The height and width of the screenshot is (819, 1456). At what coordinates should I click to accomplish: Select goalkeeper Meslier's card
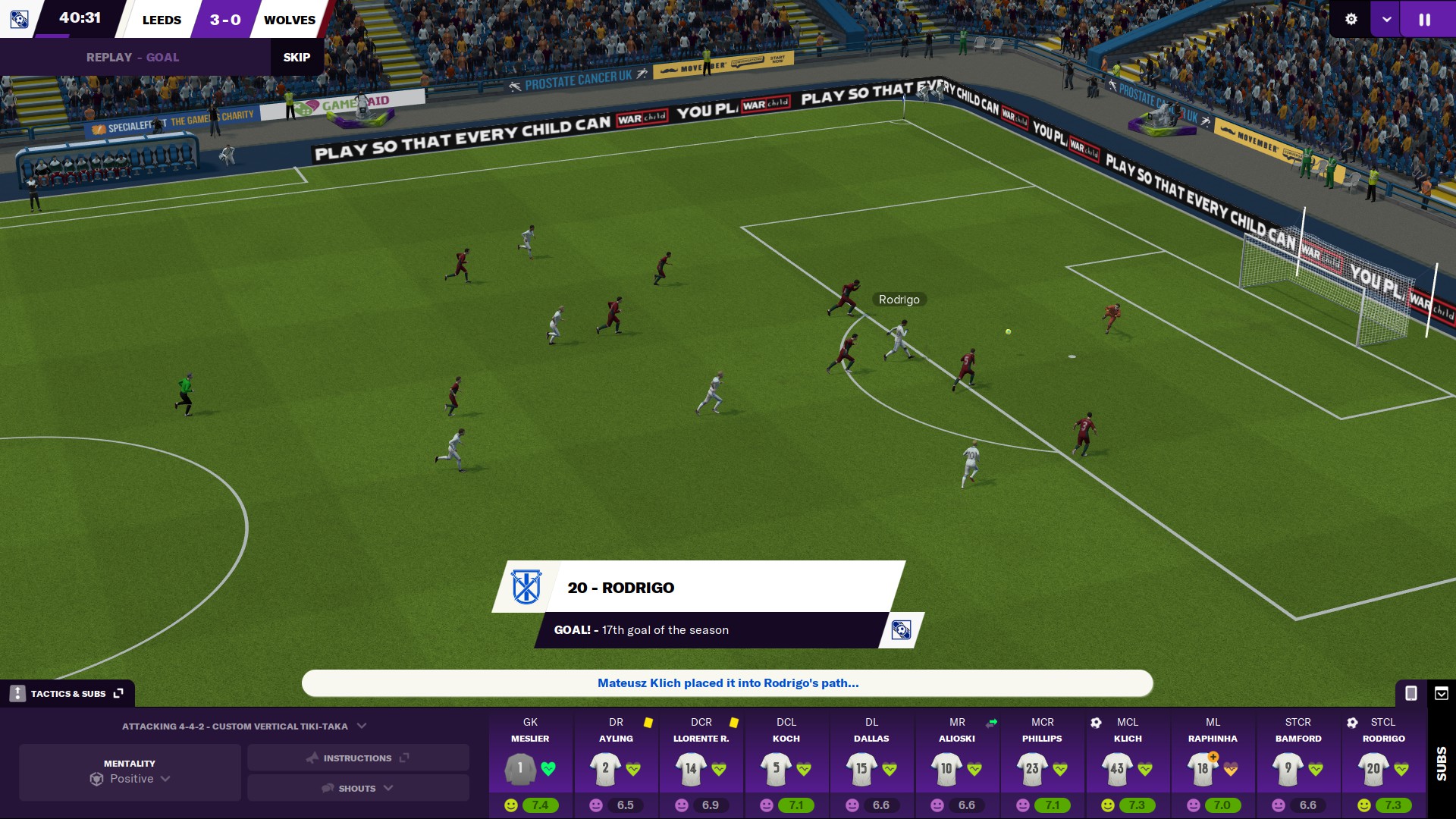(x=530, y=763)
